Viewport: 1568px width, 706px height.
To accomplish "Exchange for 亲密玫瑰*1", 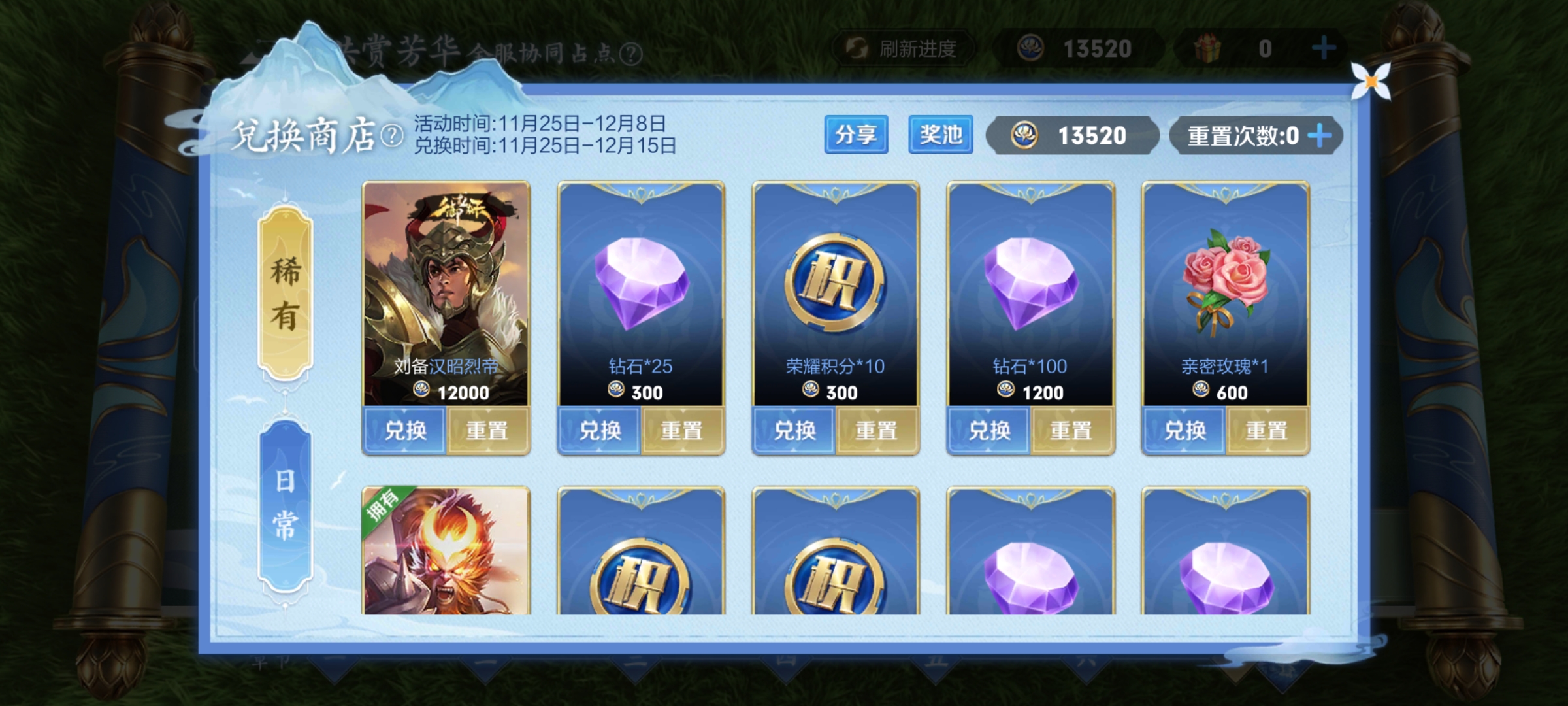I will tap(1184, 430).
